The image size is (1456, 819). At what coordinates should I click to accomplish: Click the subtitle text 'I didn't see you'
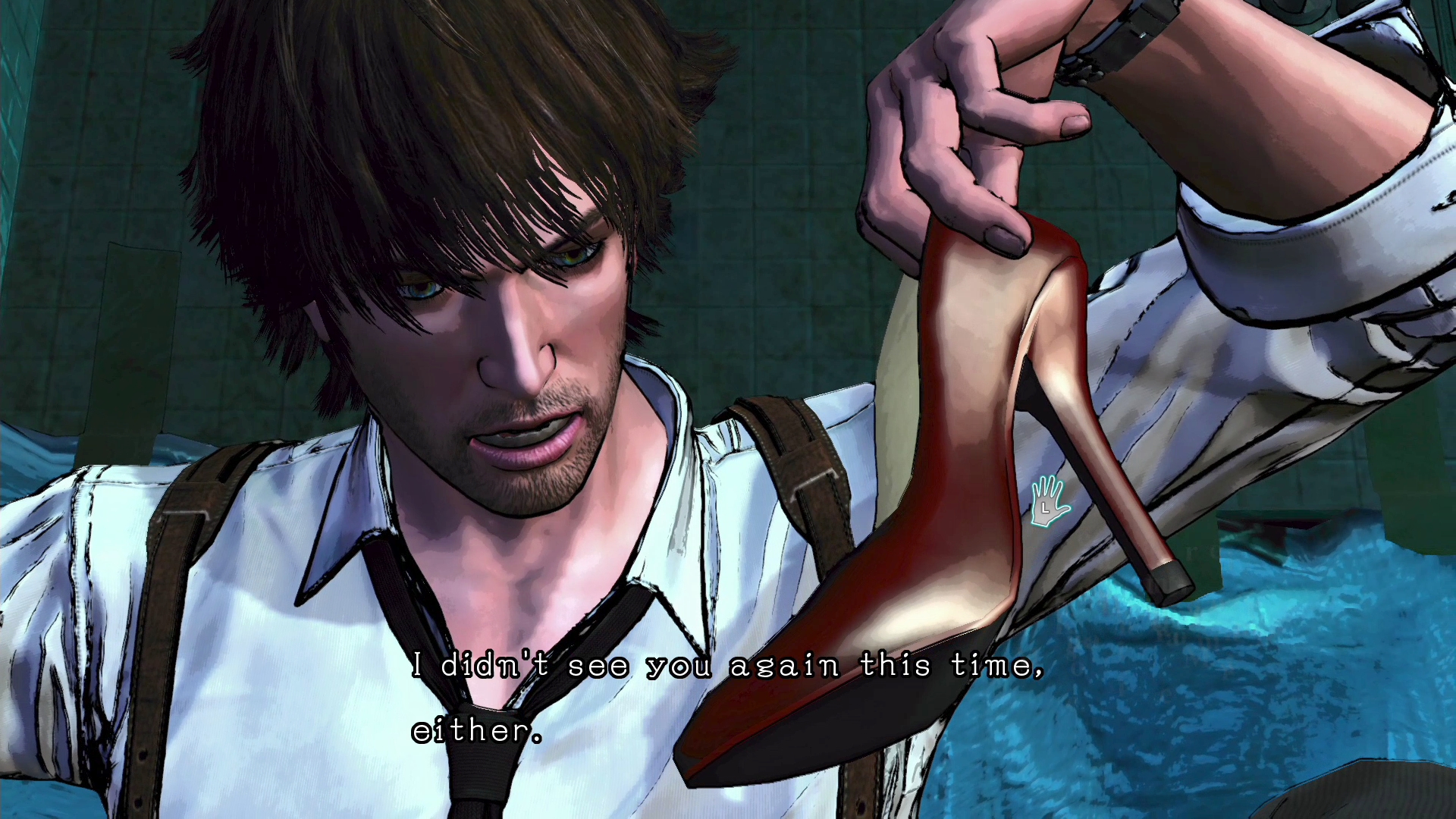557,667
